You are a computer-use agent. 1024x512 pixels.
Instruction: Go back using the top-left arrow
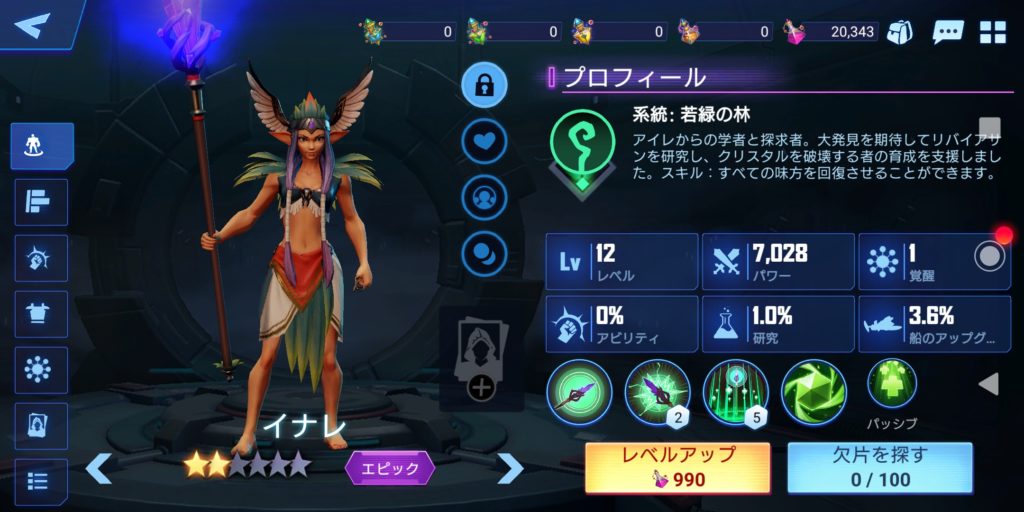click(32, 24)
